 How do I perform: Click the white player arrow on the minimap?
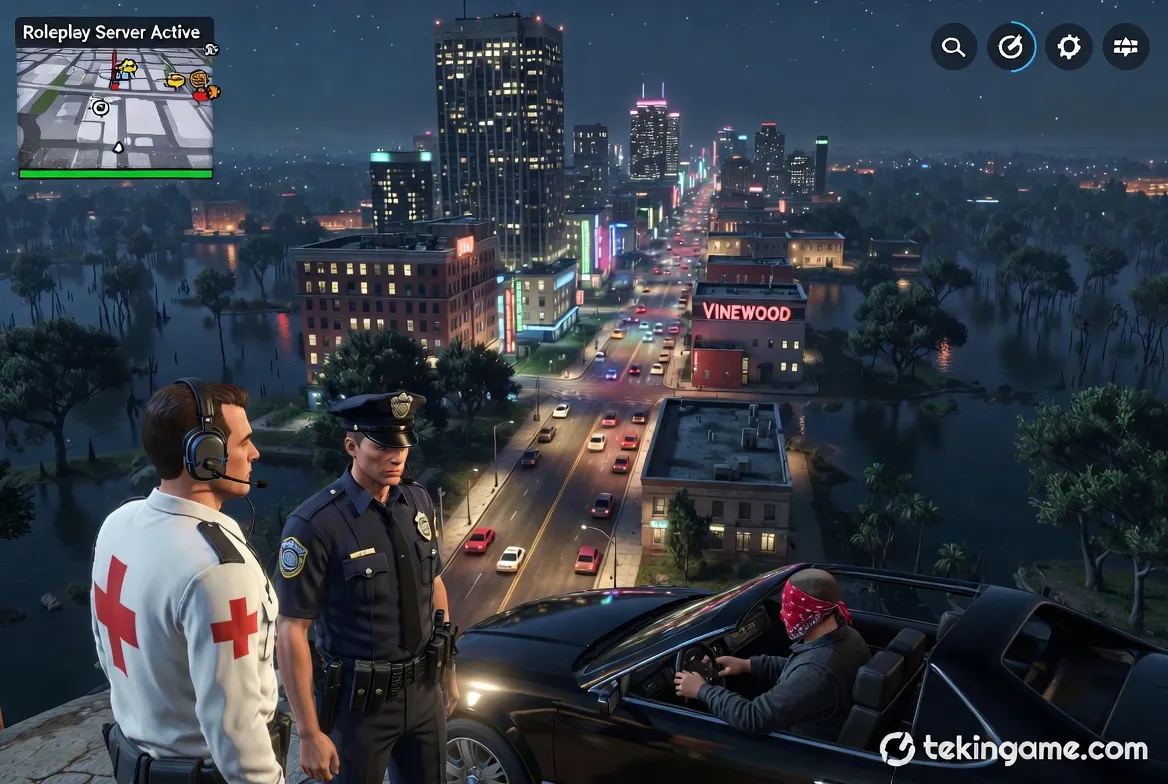click(x=119, y=147)
